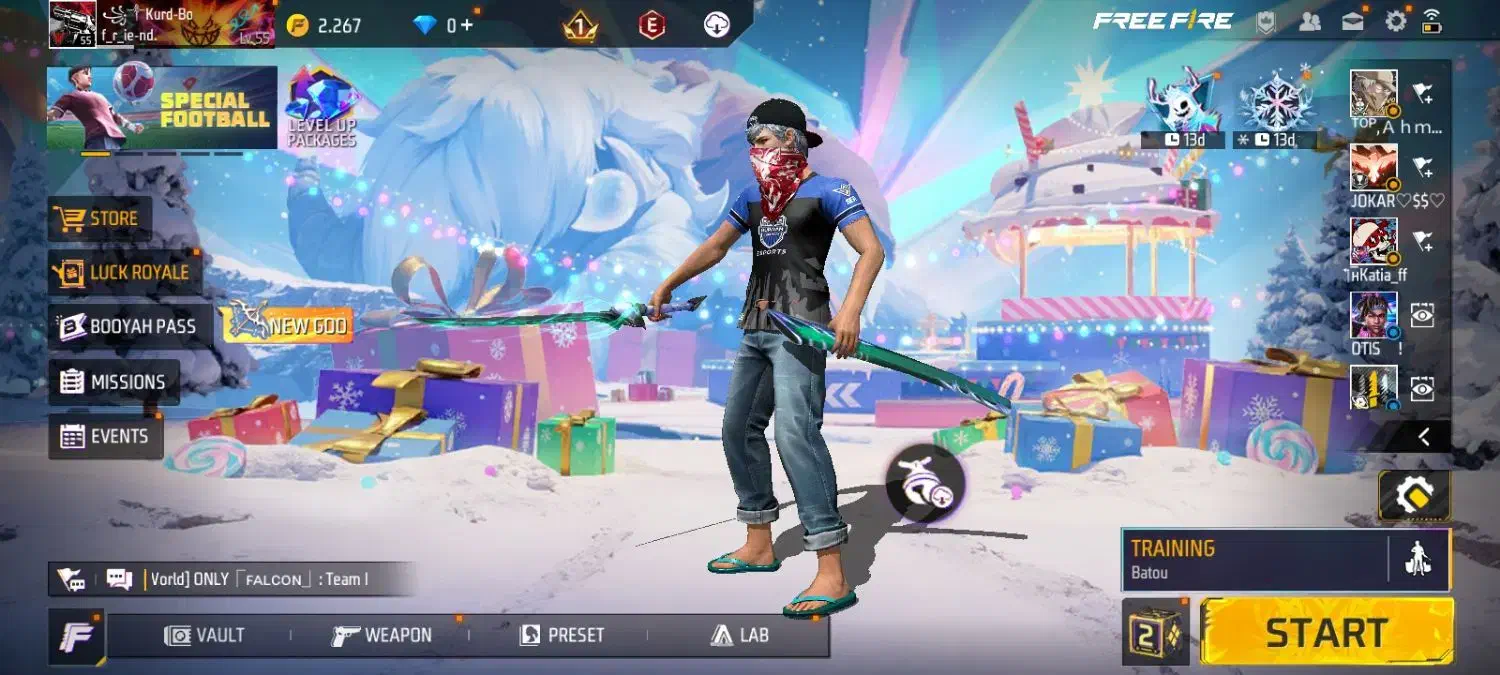Start the match with the START button
Image resolution: width=1500 pixels, height=675 pixels.
[1326, 632]
